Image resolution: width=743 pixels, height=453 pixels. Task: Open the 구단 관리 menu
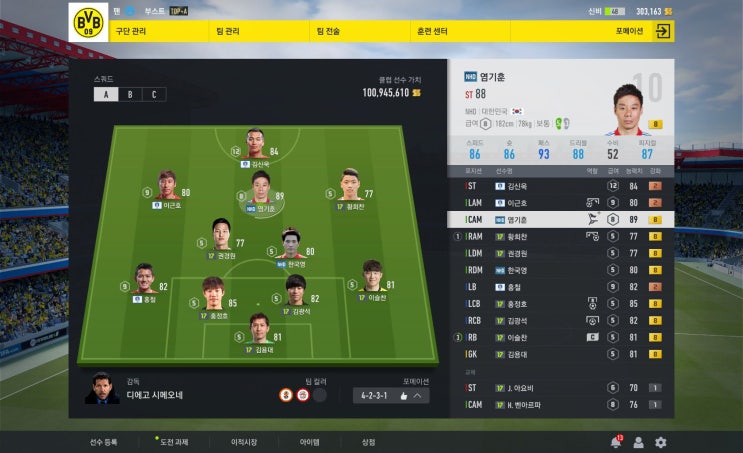point(132,31)
